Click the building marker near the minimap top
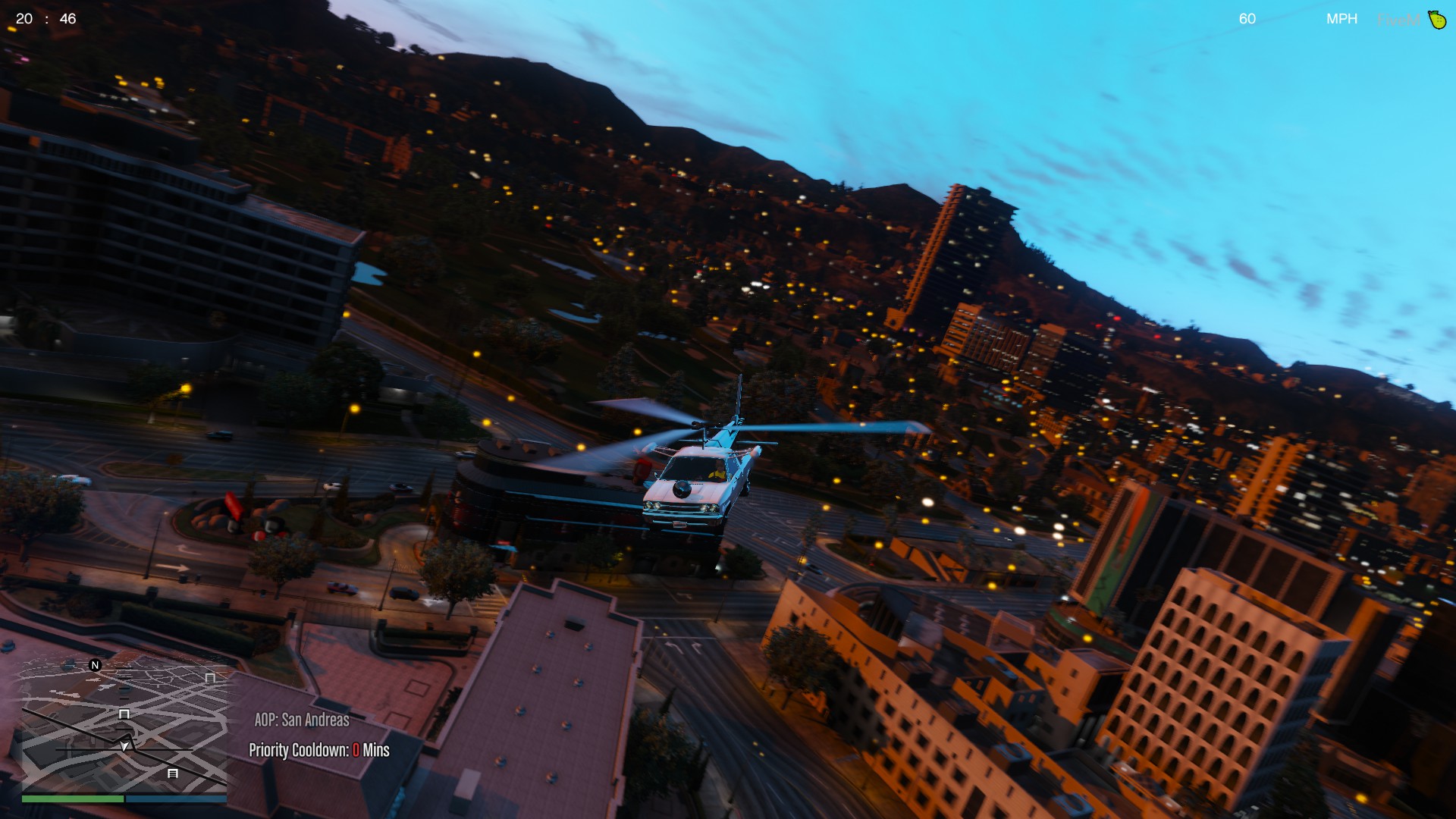 tap(210, 678)
